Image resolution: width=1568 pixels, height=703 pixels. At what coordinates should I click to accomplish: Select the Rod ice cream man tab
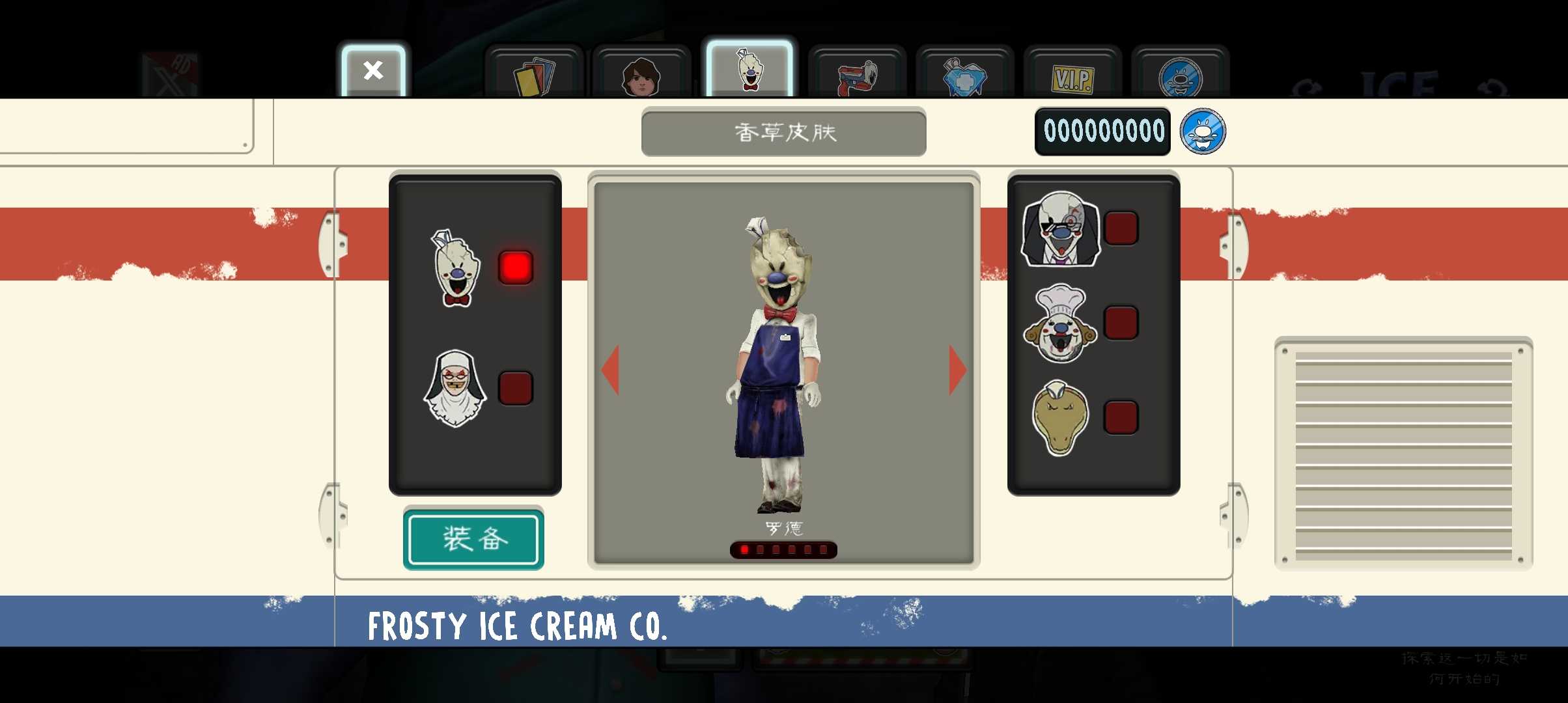(749, 70)
